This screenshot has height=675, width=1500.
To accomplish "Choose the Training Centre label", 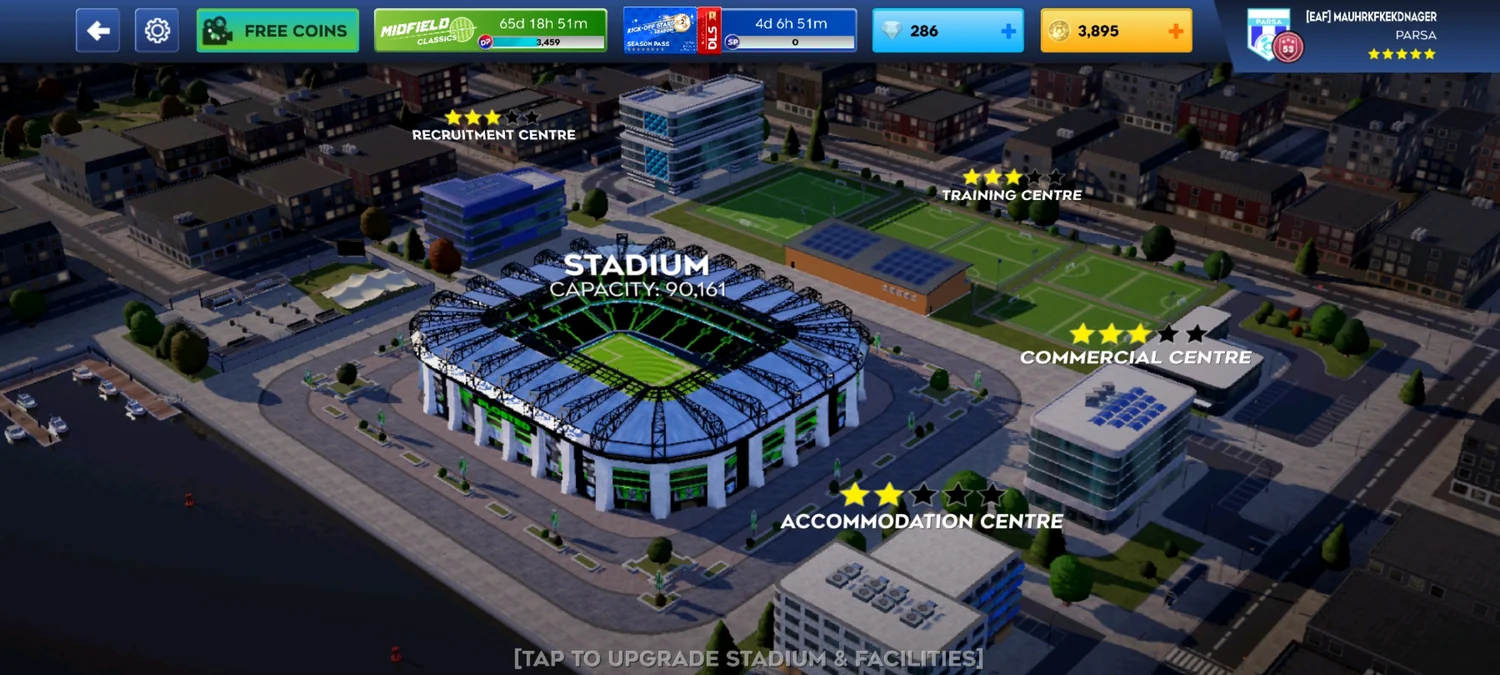I will (x=1012, y=194).
